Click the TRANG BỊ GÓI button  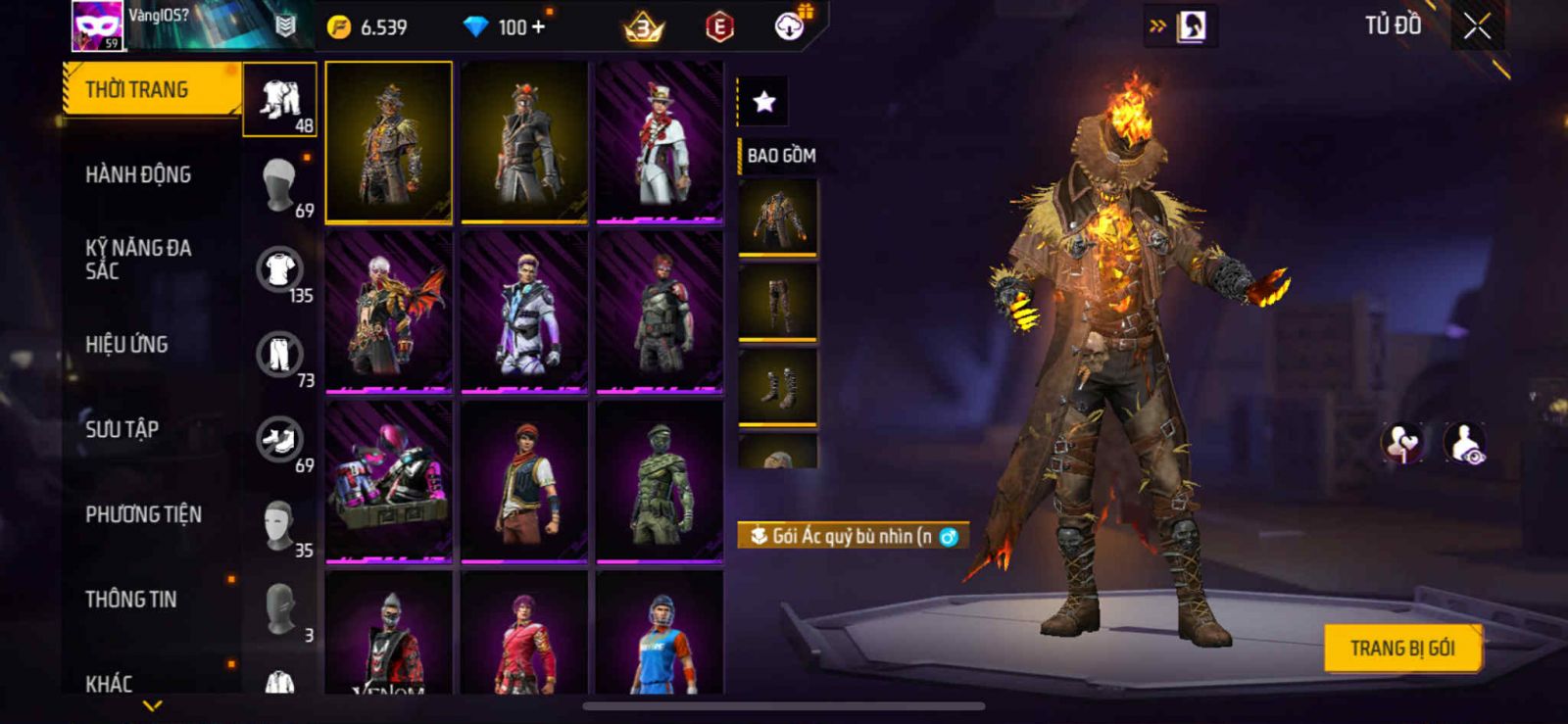pyautogui.click(x=1401, y=649)
